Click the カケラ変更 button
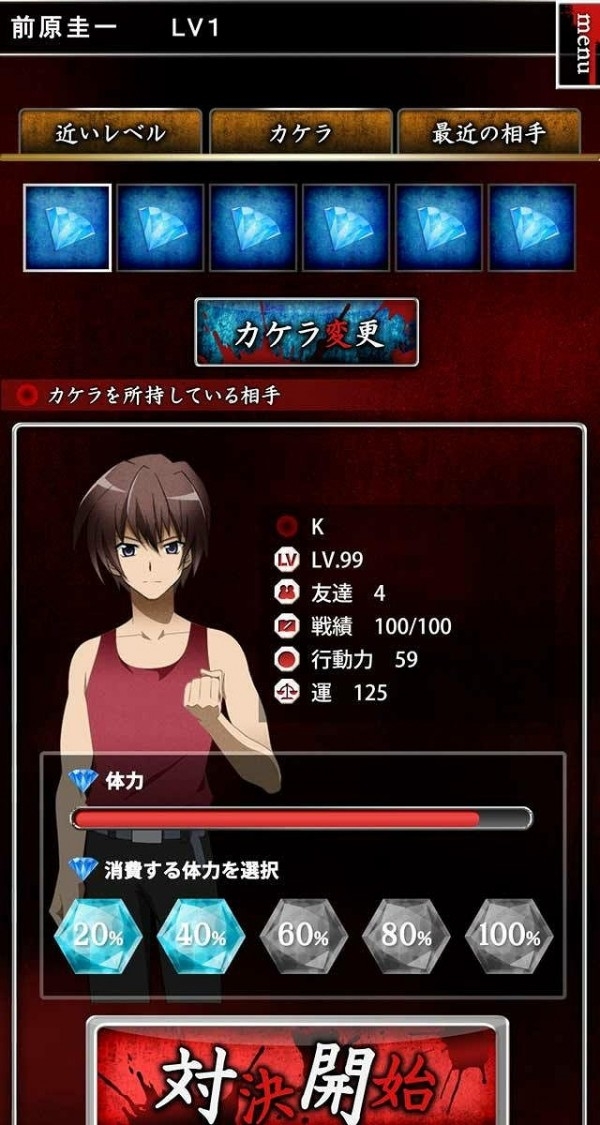 pyautogui.click(x=306, y=332)
